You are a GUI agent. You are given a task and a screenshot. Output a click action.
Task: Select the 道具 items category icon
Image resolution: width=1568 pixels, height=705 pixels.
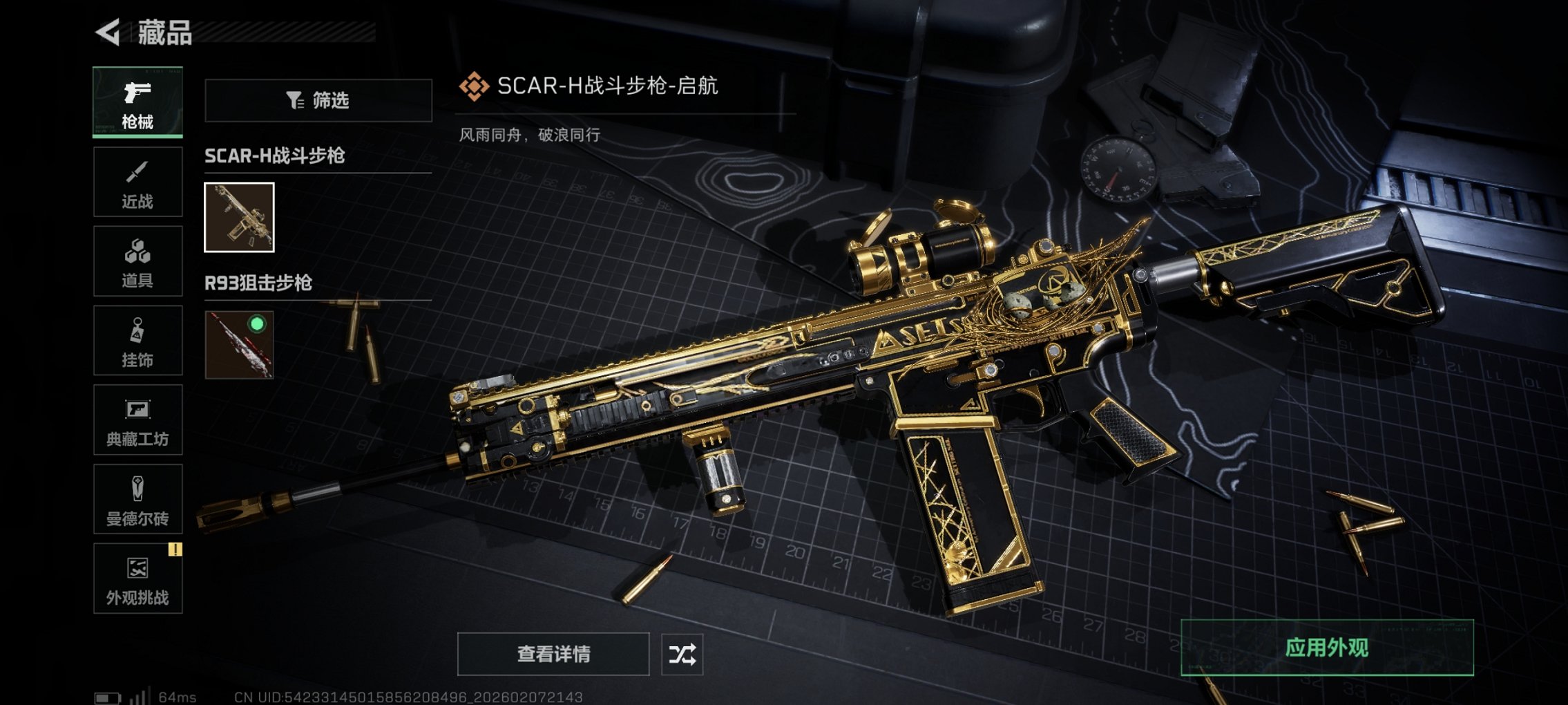[136, 261]
